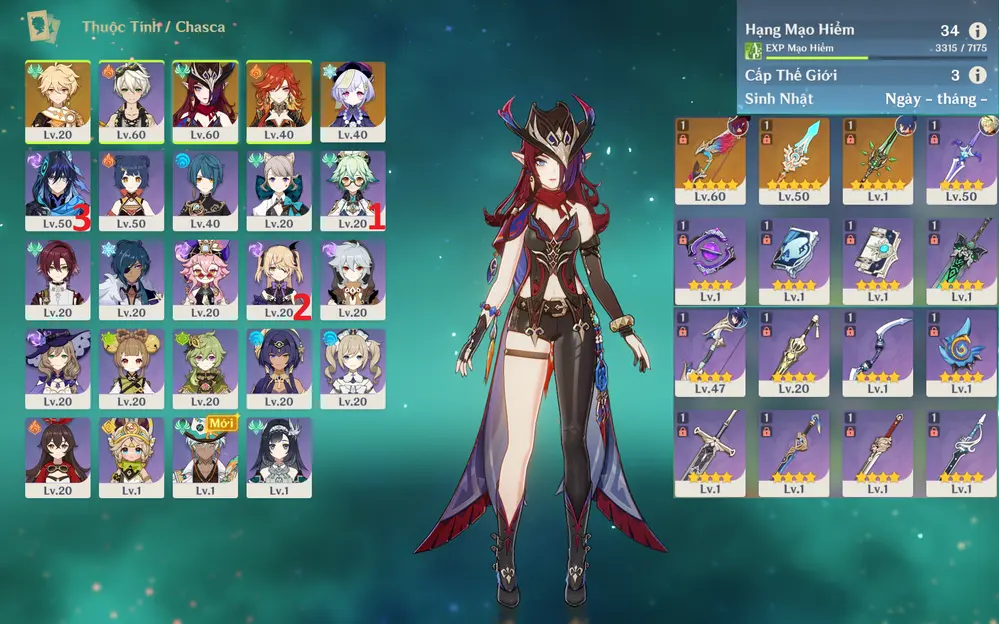The image size is (999, 624).
Task: Open the World Level info icon
Action: (977, 75)
